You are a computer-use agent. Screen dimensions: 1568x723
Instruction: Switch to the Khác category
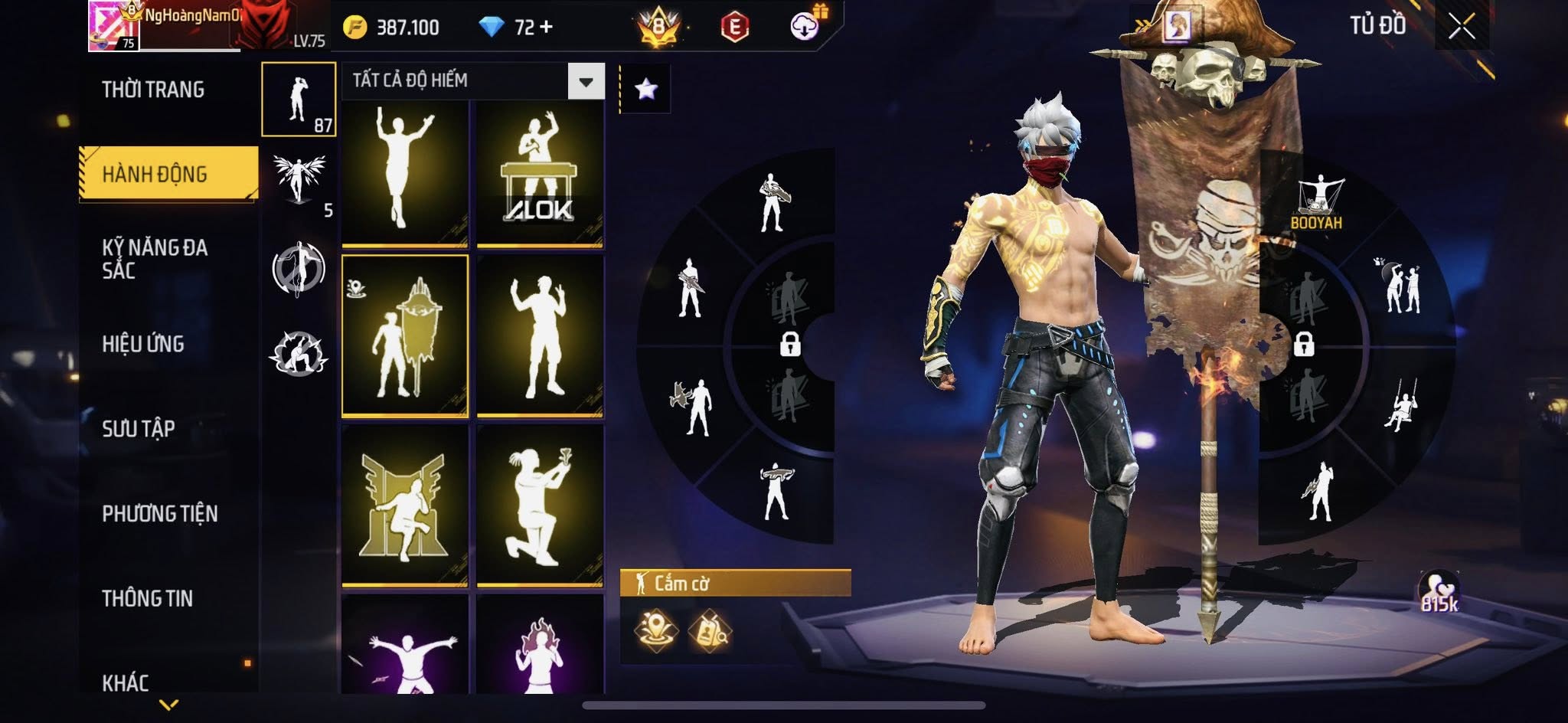[126, 682]
